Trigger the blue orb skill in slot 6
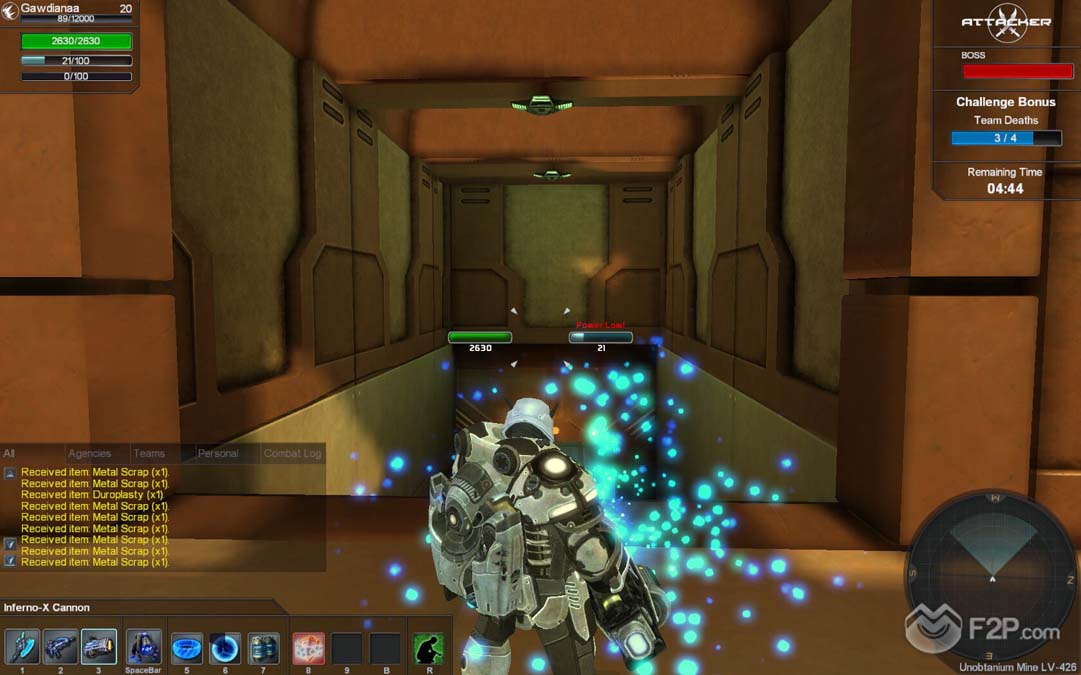 click(x=225, y=648)
